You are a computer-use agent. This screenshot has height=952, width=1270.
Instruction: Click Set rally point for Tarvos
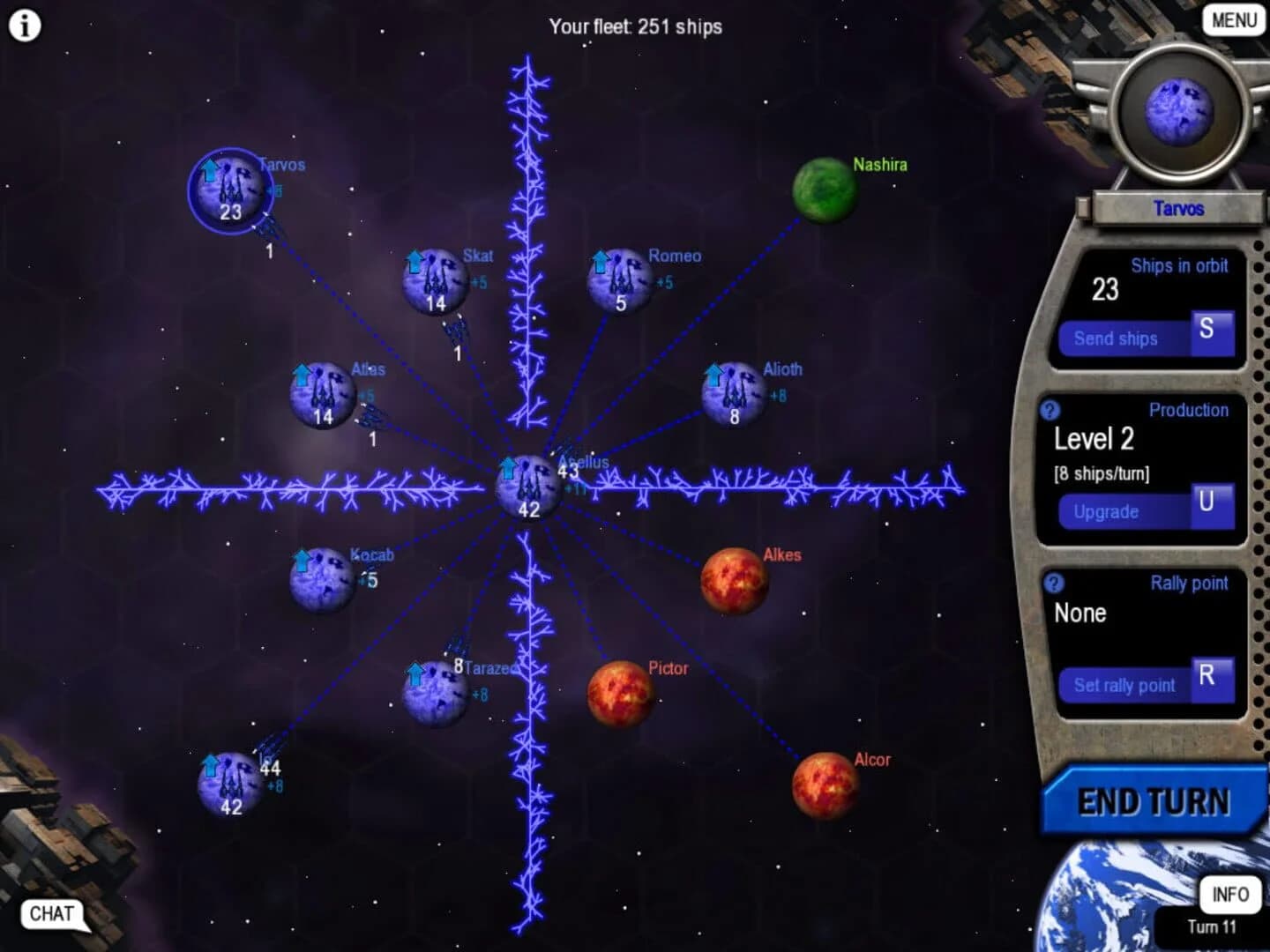tap(1125, 685)
